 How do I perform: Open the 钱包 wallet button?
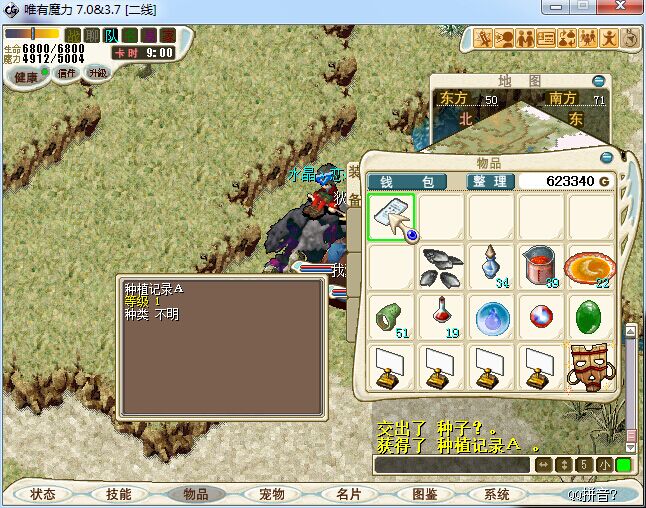414,181
